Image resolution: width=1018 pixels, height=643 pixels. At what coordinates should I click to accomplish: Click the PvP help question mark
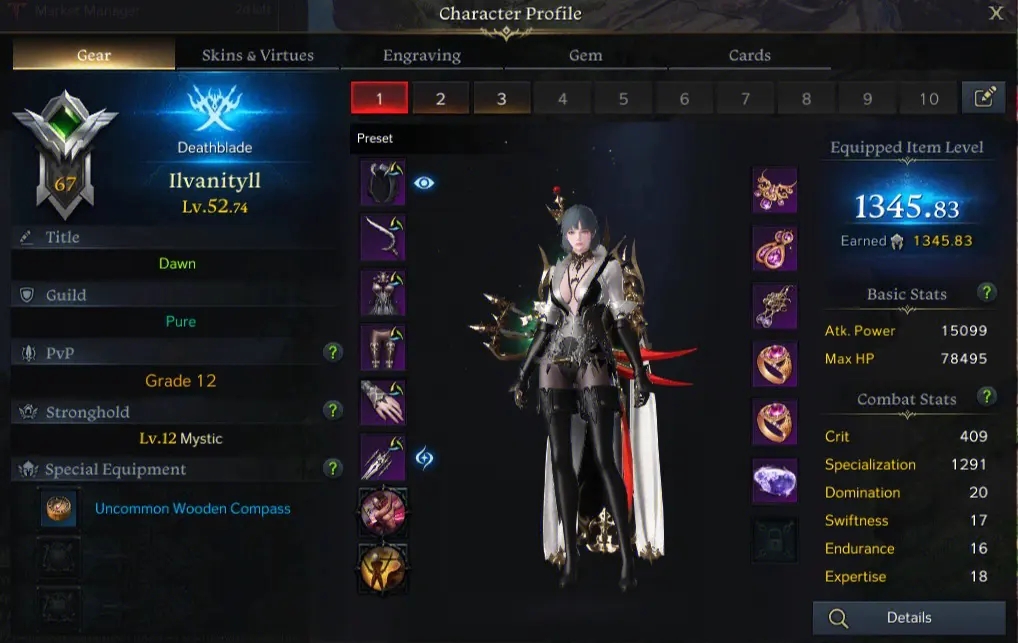click(x=334, y=352)
